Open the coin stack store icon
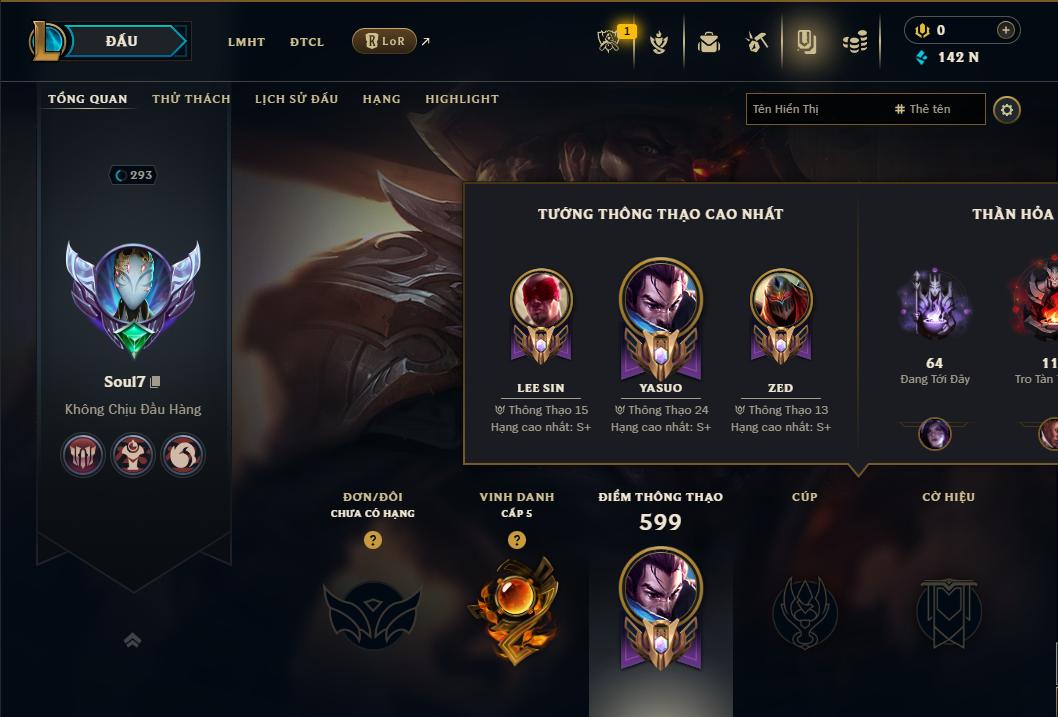 [x=854, y=42]
